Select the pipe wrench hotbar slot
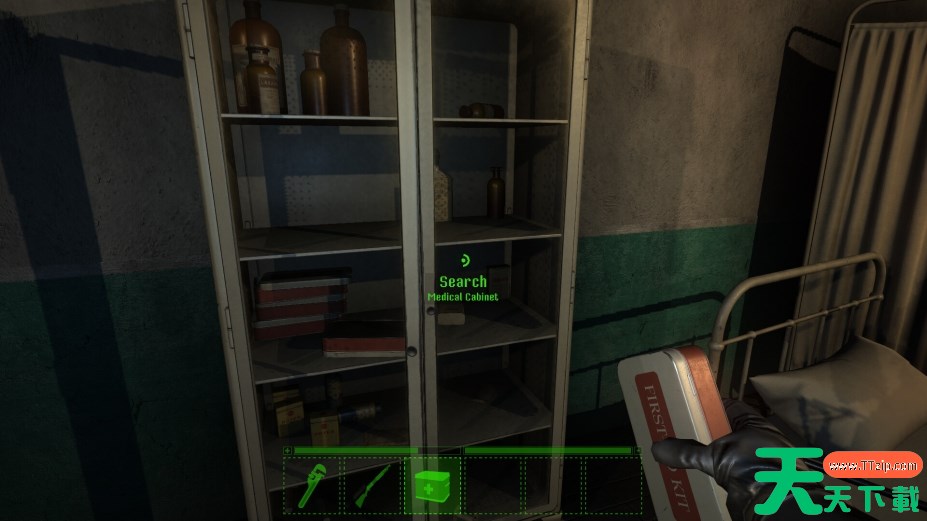 point(314,487)
